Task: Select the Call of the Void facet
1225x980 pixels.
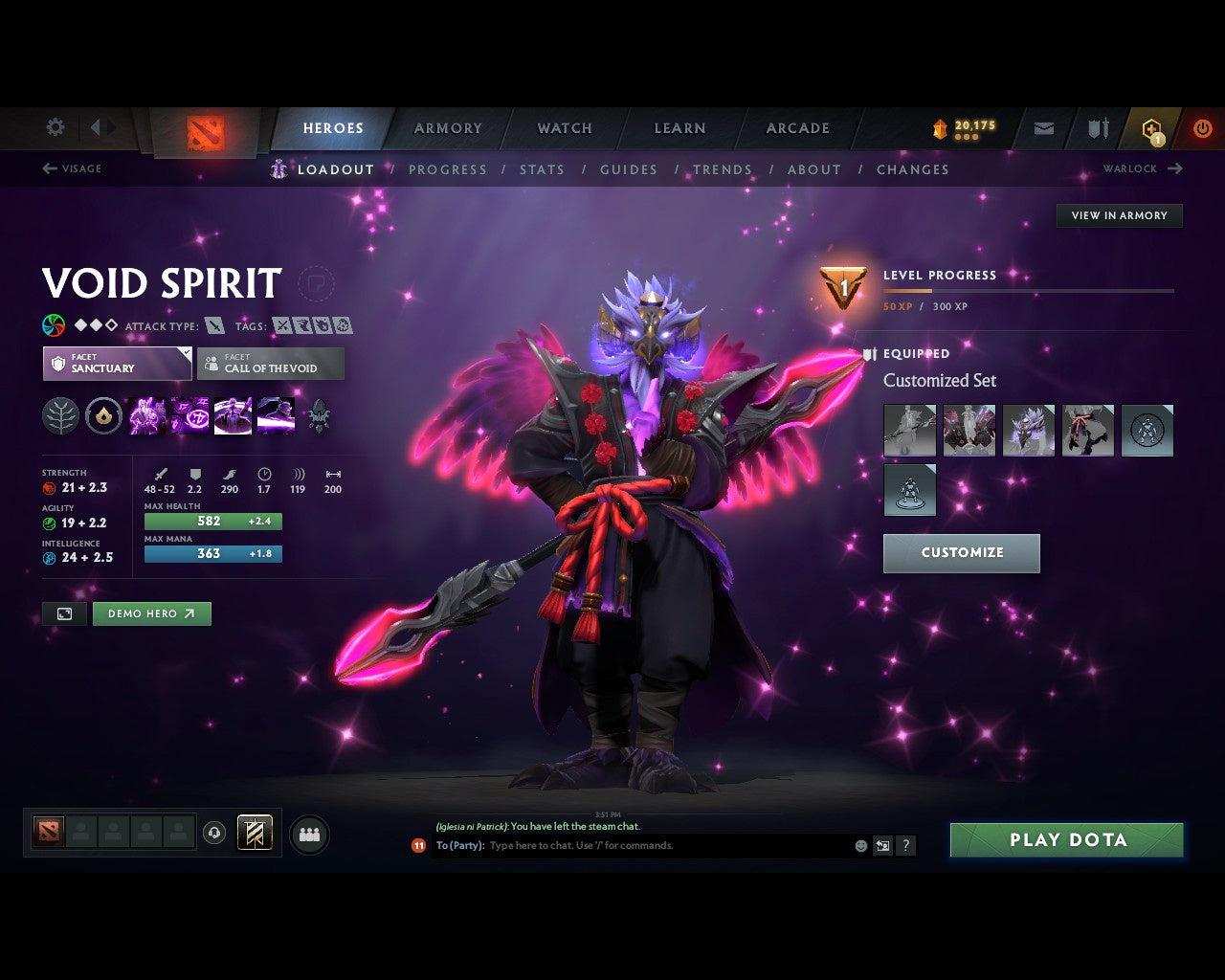Action: [270, 364]
